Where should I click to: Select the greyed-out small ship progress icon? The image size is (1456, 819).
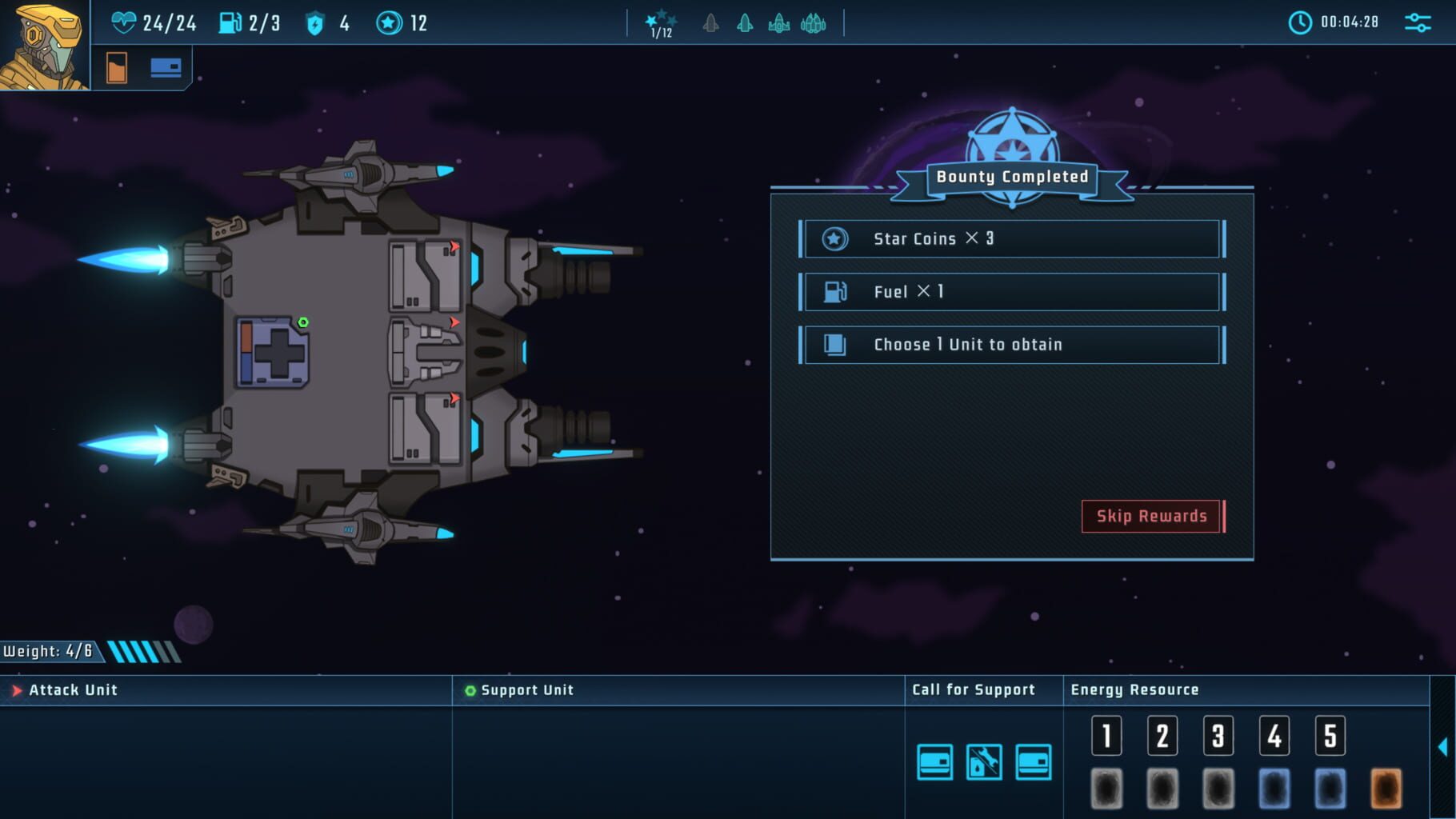(710, 24)
